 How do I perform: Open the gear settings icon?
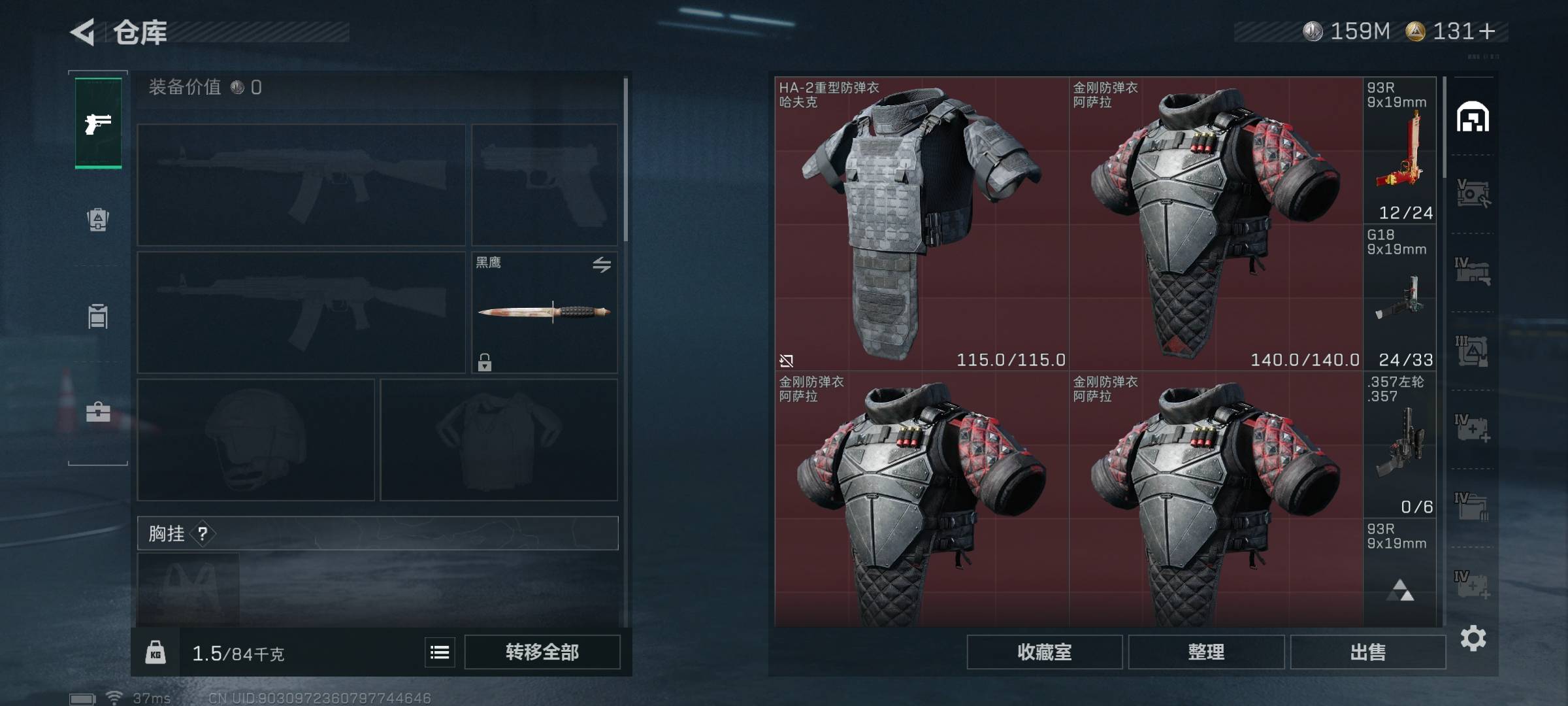(x=1473, y=638)
